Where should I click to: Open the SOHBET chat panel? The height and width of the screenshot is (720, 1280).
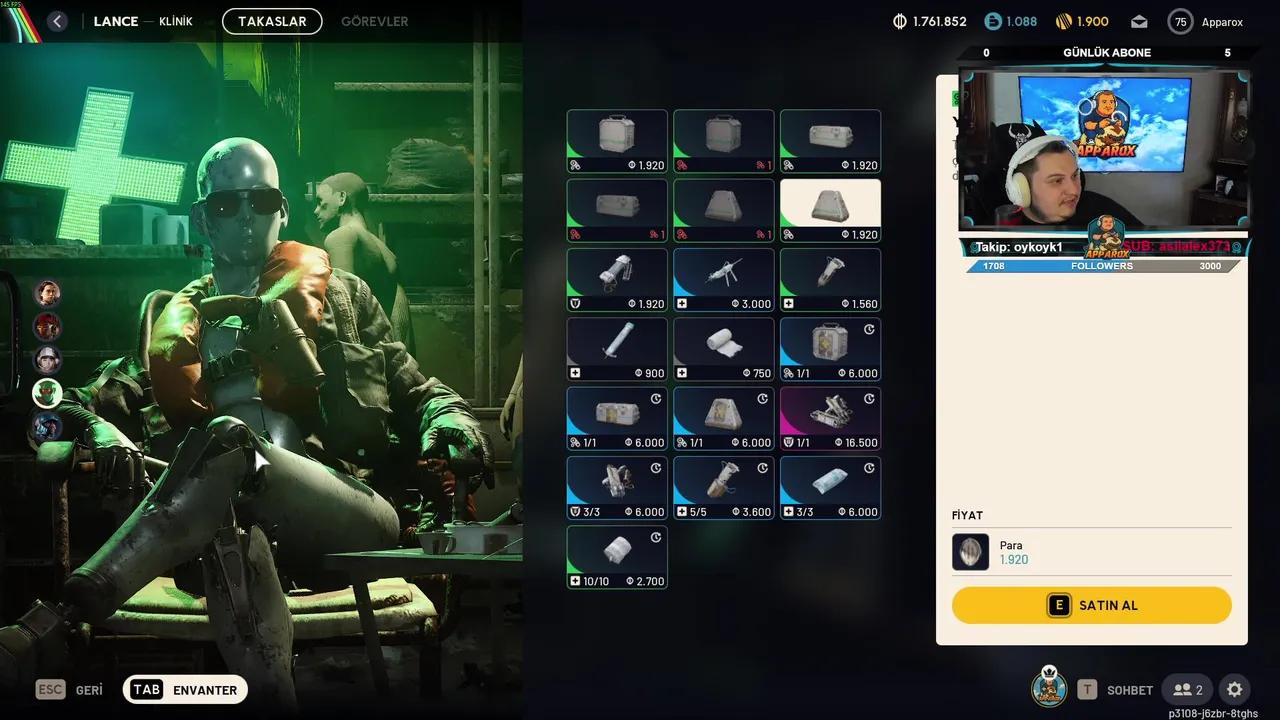[1129, 689]
